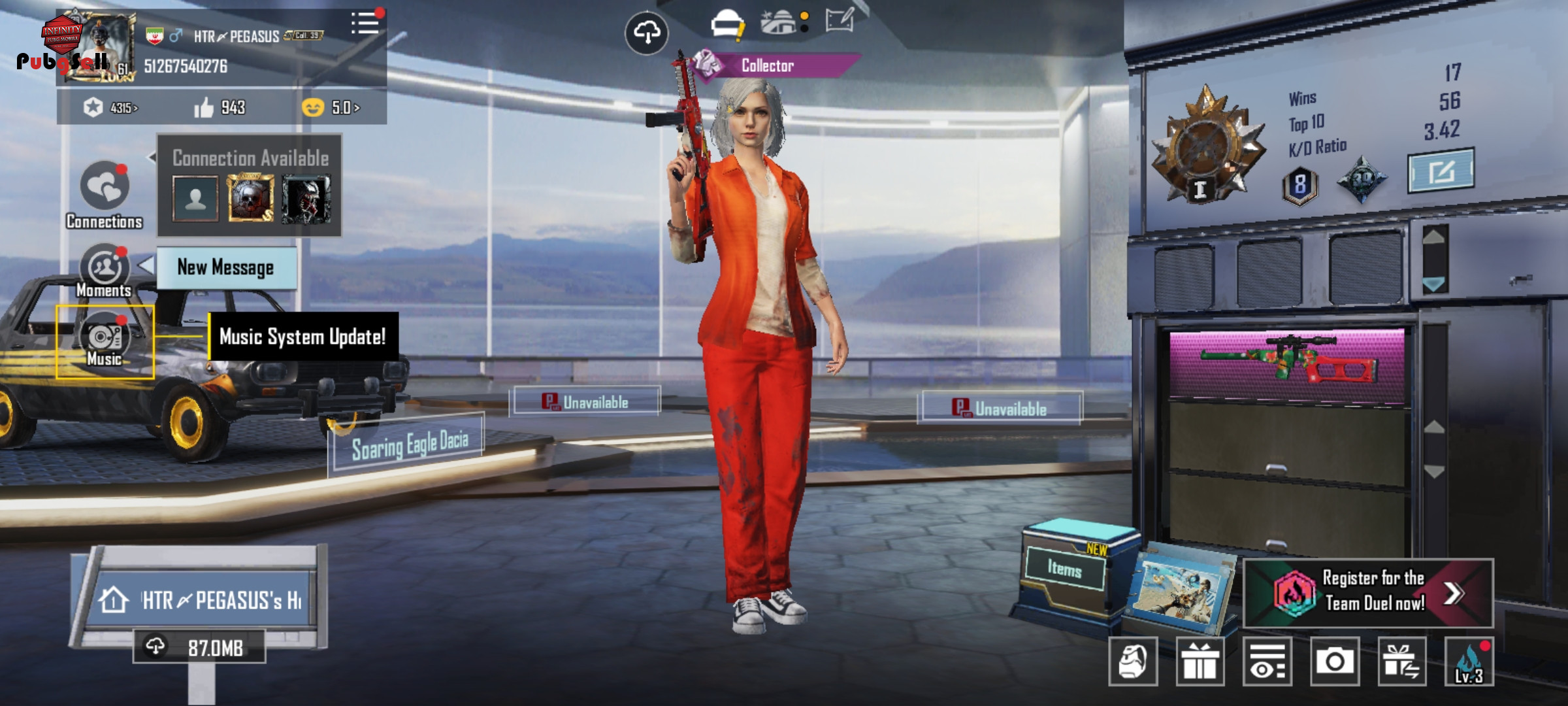Image resolution: width=1568 pixels, height=706 pixels.
Task: Open the gift box icon
Action: pyautogui.click(x=1200, y=662)
